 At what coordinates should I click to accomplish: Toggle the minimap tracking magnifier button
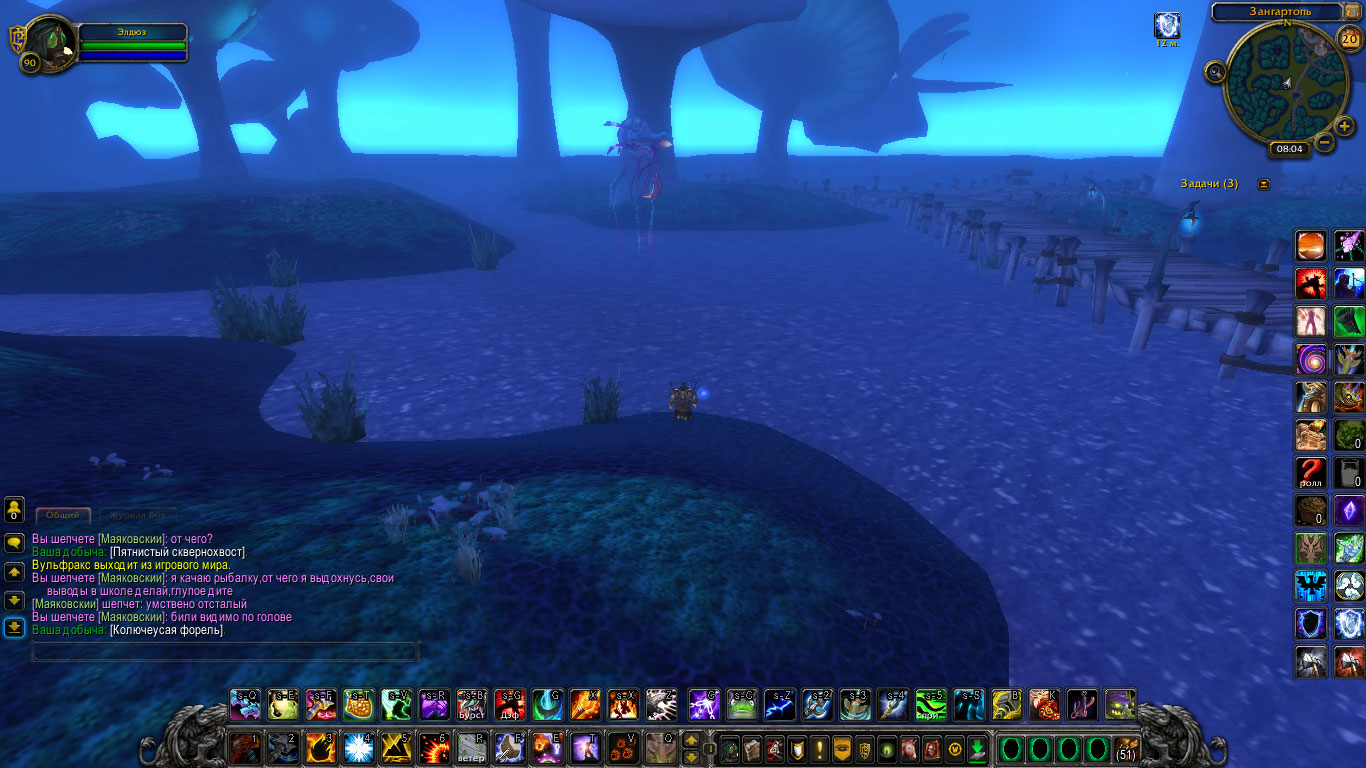[1216, 71]
